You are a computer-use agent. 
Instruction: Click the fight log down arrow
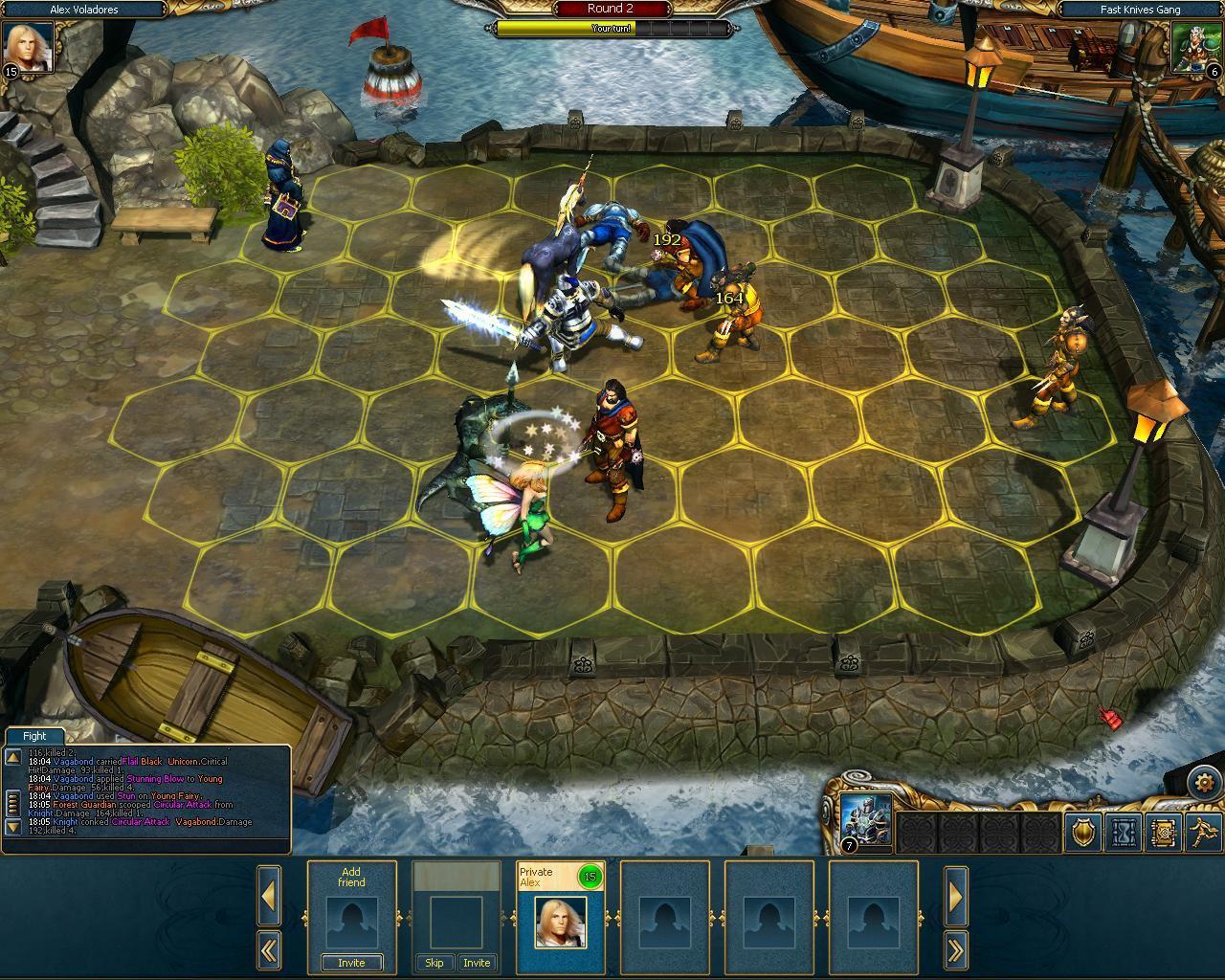[13, 825]
